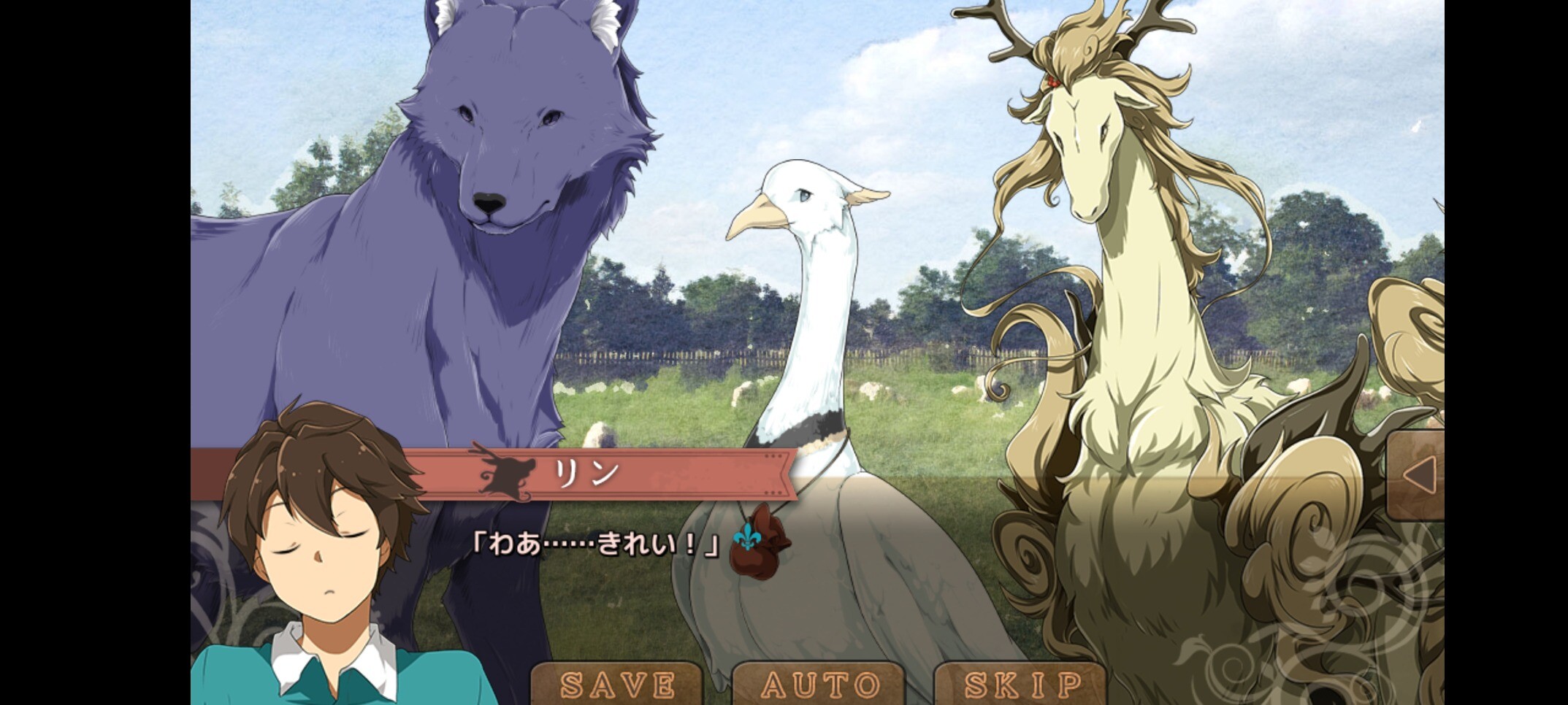
Task: Activate the SKIP button
Action: point(1022,685)
